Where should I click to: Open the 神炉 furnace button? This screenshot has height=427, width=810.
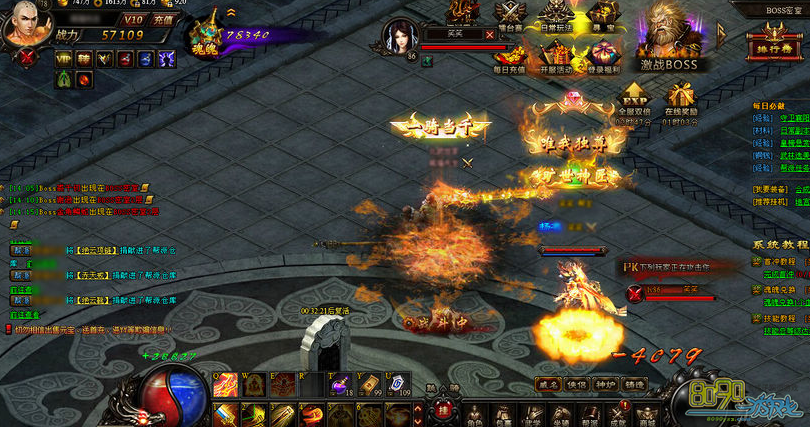tap(605, 383)
